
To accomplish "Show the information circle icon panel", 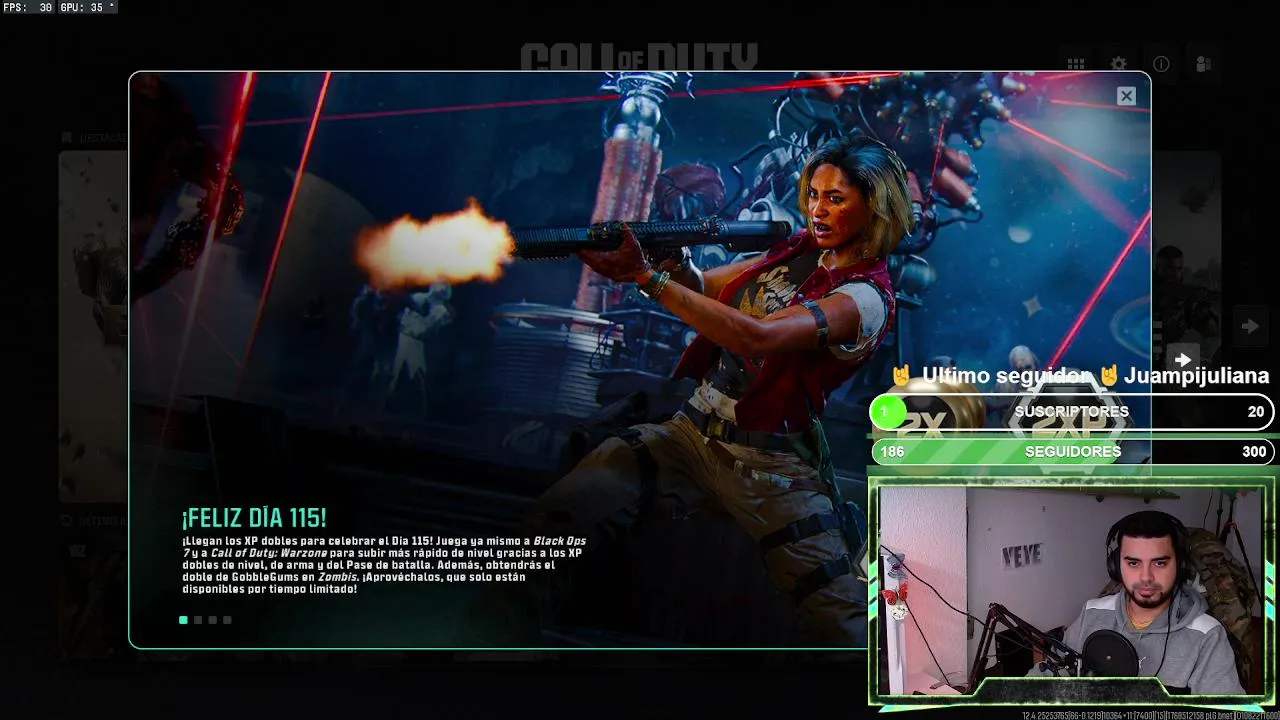I will (x=1161, y=64).
